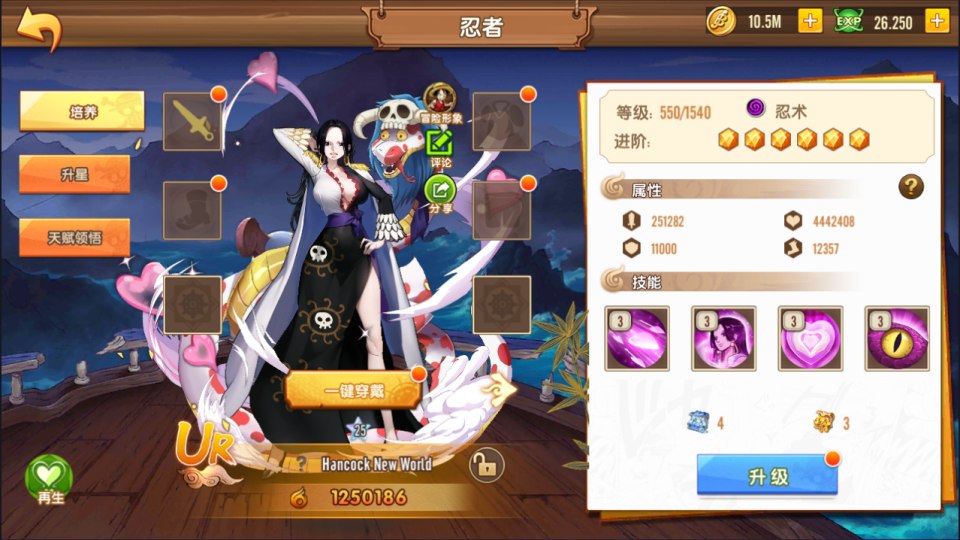The height and width of the screenshot is (540, 960).
Task: Open the 评论 comments button
Action: [440, 148]
